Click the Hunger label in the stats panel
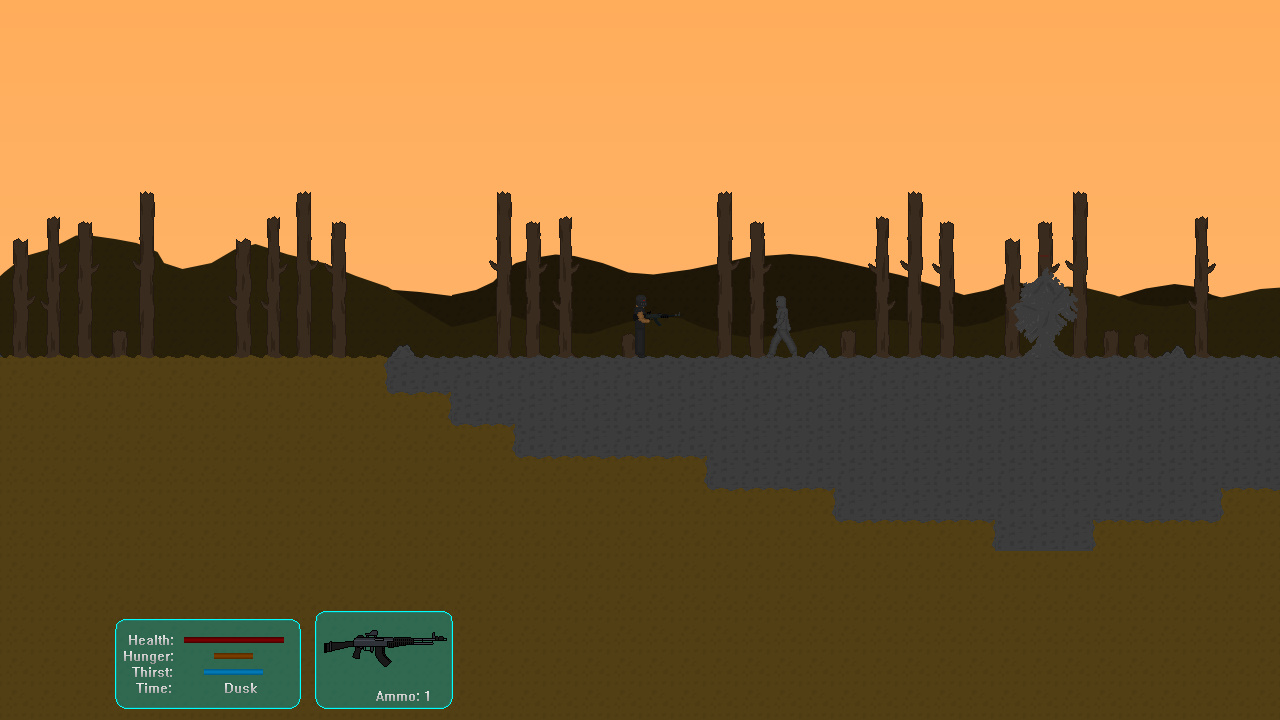This screenshot has width=1280, height=720. (150, 656)
